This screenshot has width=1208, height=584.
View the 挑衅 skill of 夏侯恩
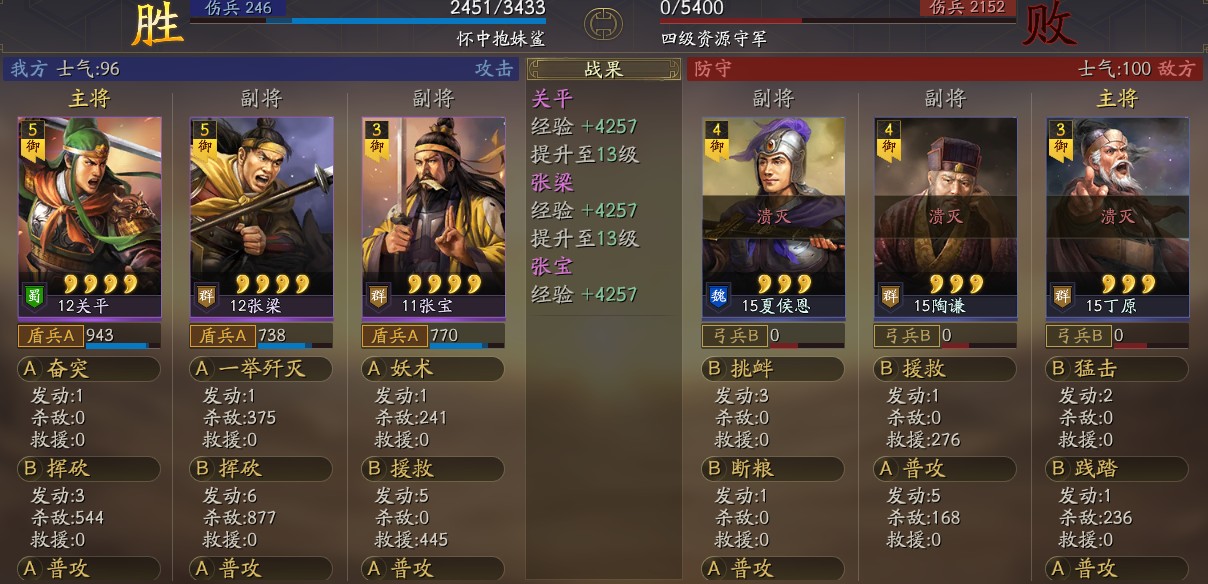coord(773,369)
